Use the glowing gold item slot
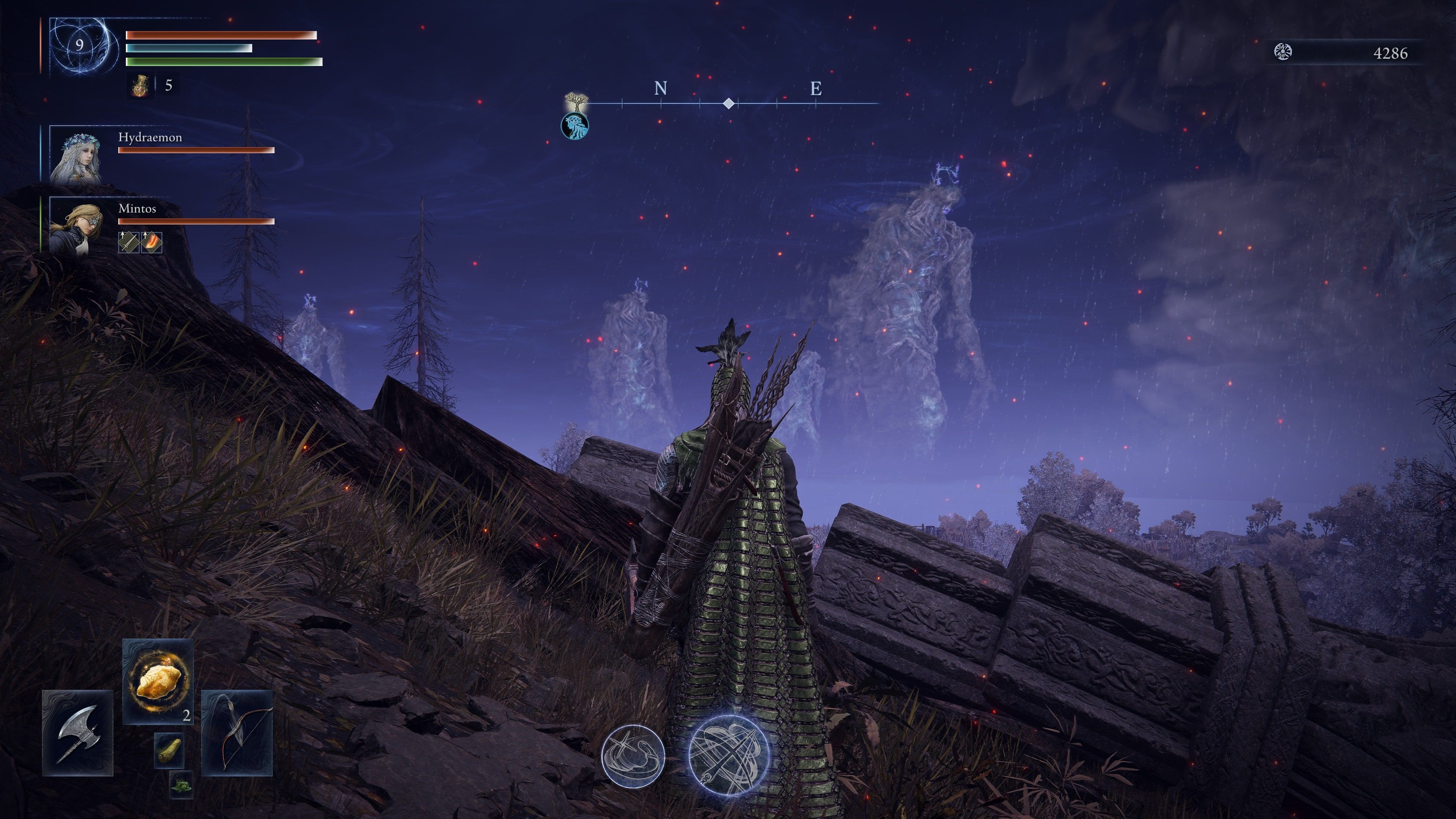 pyautogui.click(x=158, y=681)
